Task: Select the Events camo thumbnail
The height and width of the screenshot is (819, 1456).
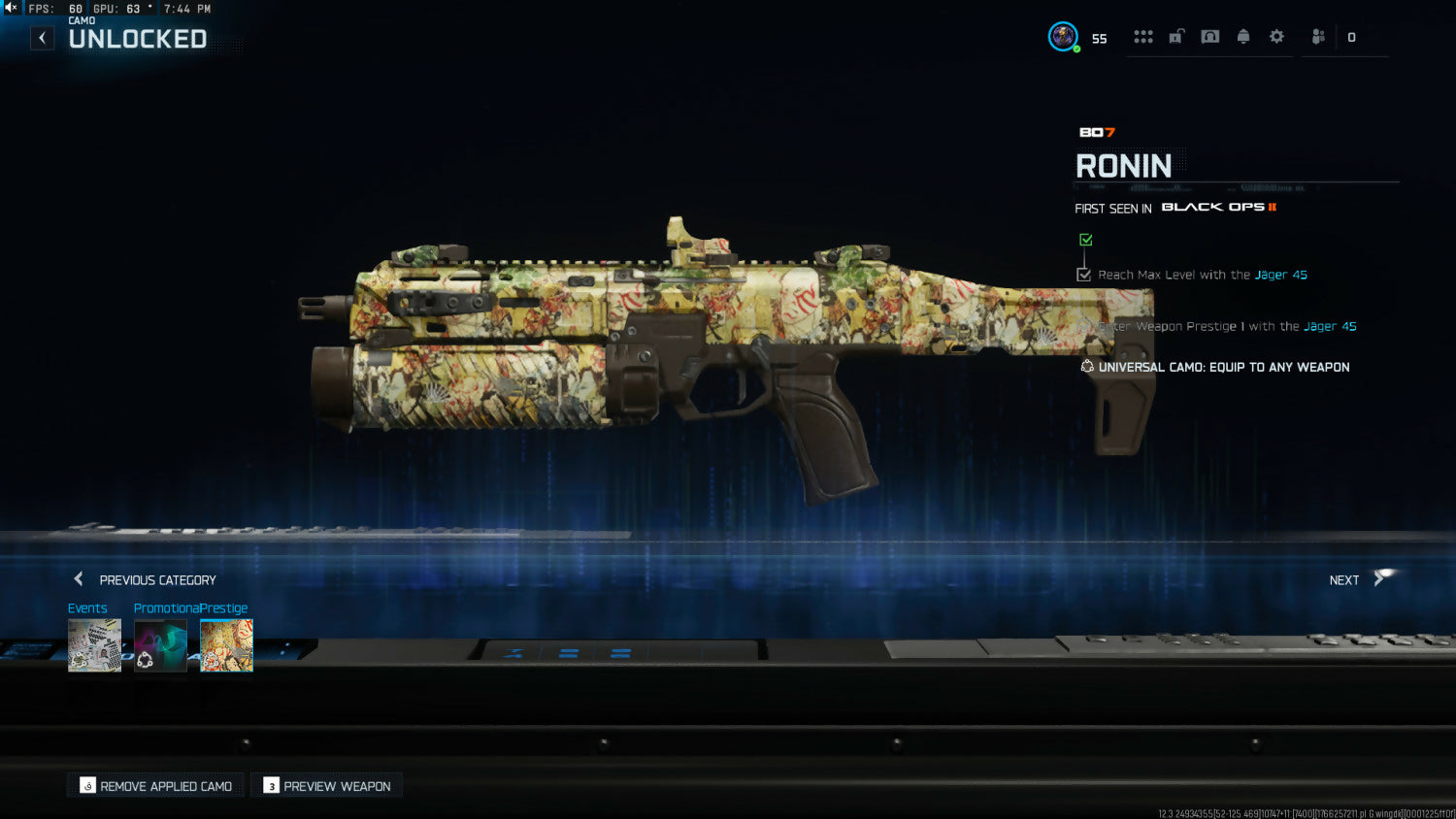Action: (94, 645)
